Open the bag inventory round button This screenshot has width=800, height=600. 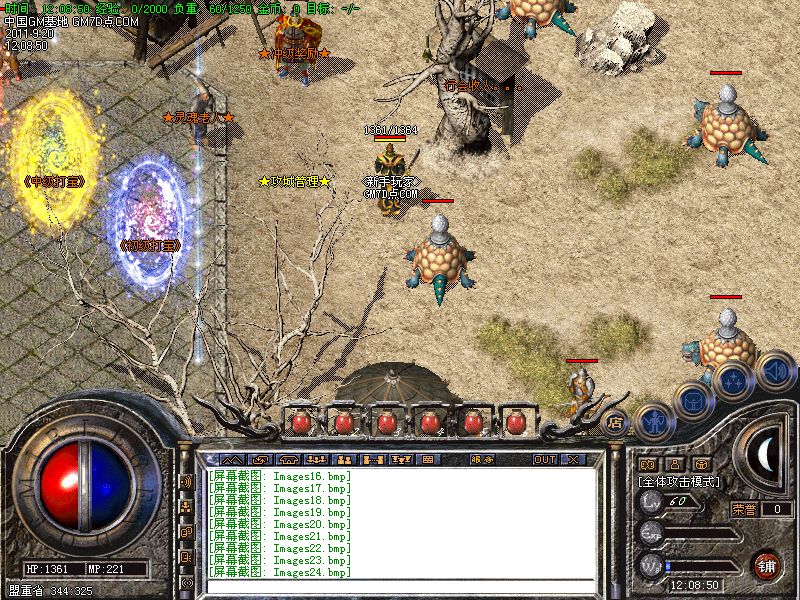coord(693,399)
